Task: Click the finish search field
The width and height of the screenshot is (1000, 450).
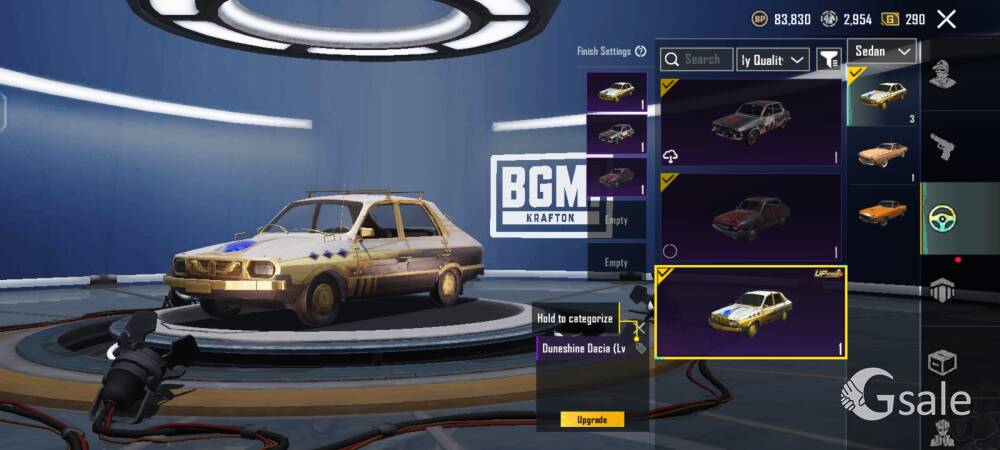Action: click(x=697, y=60)
